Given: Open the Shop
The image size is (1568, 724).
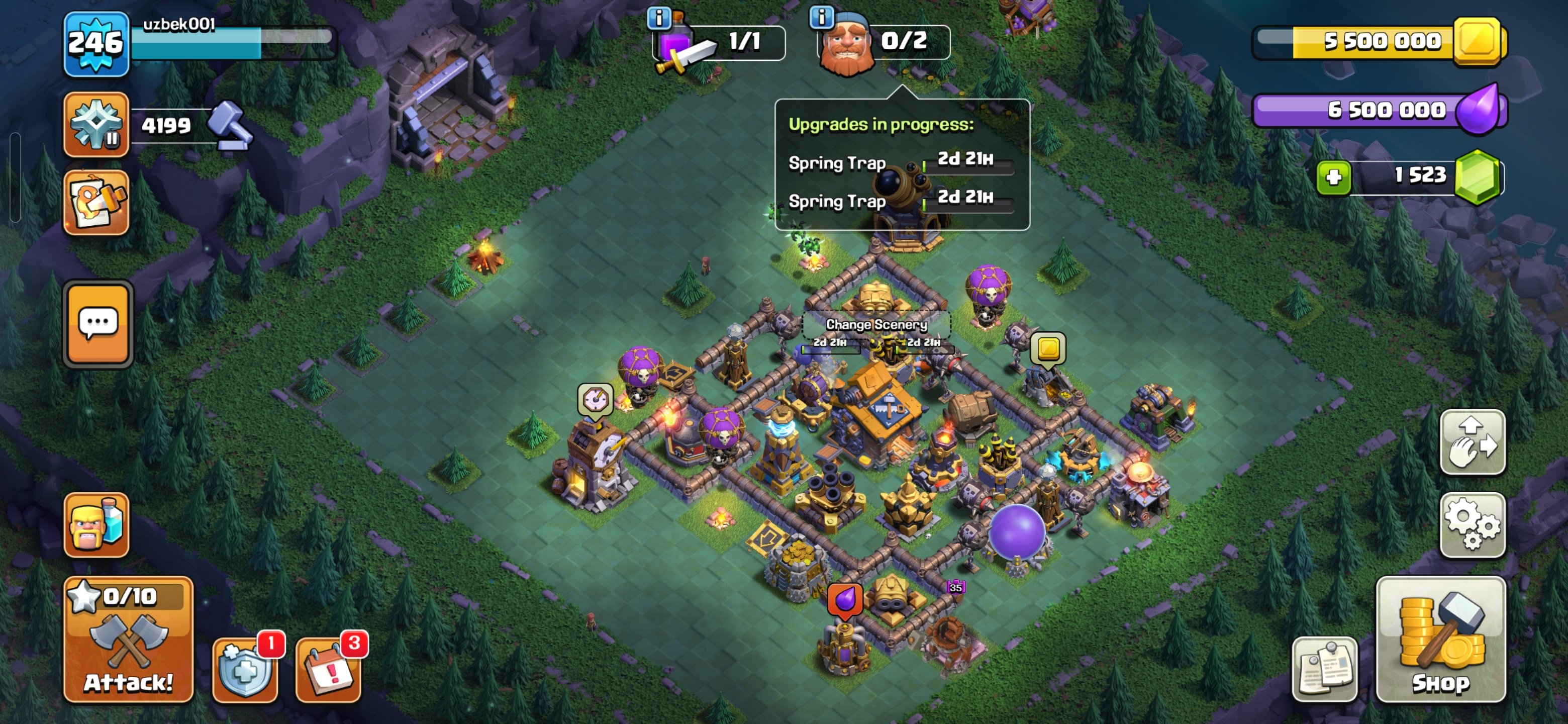Looking at the screenshot, I should (1441, 652).
